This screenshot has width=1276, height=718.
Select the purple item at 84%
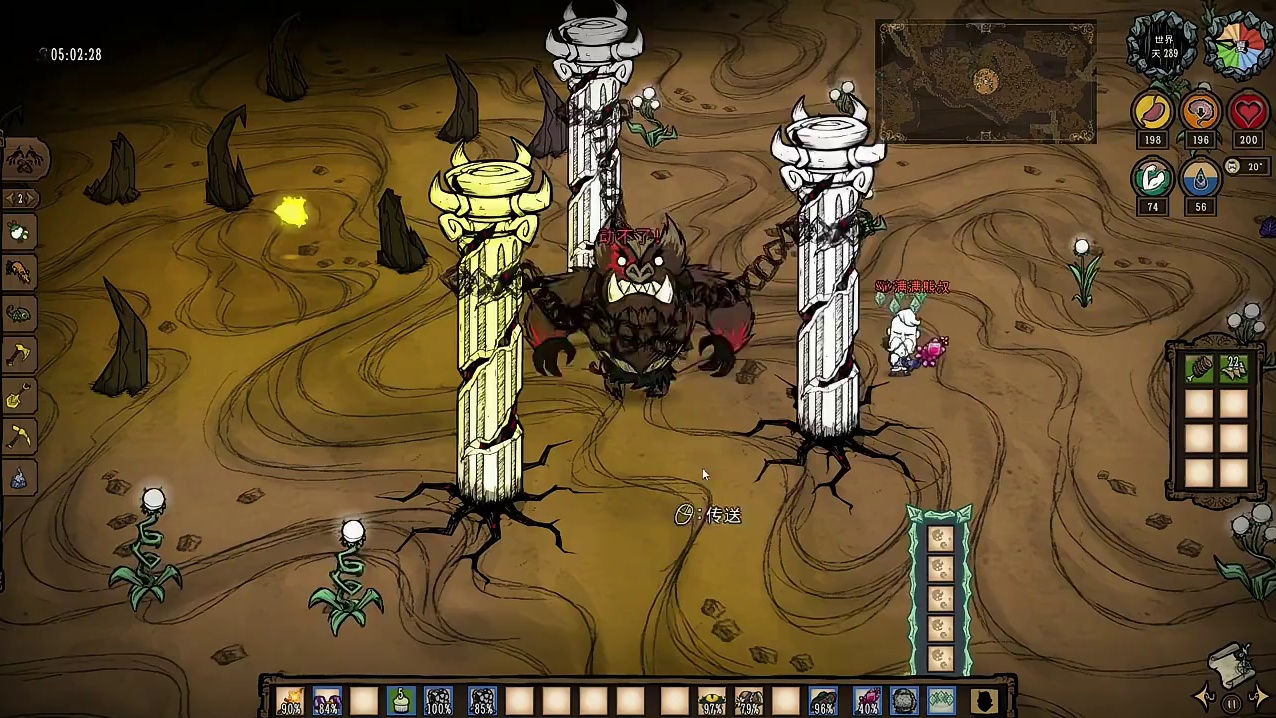[327, 700]
